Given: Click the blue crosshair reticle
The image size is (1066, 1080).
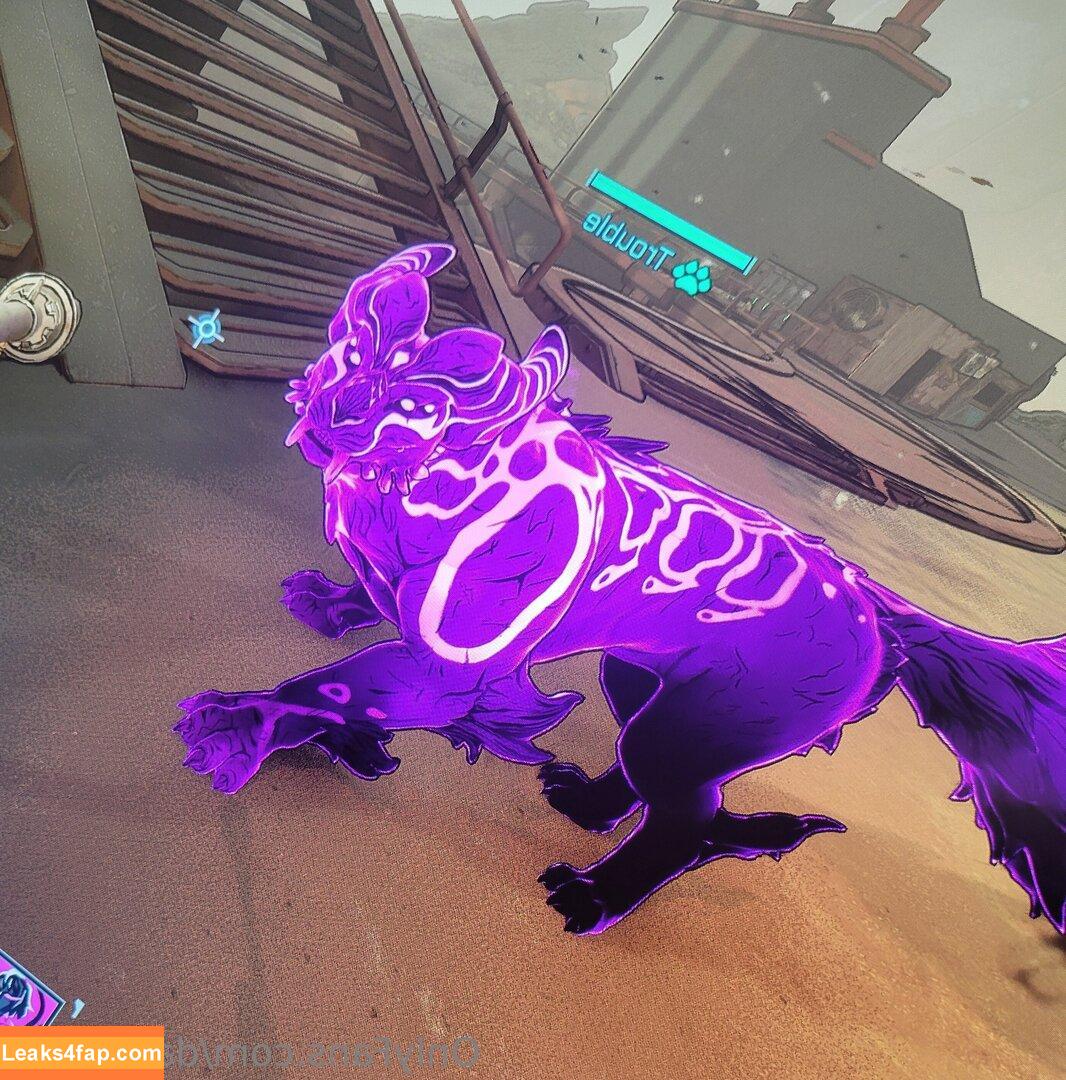Looking at the screenshot, I should [205, 328].
